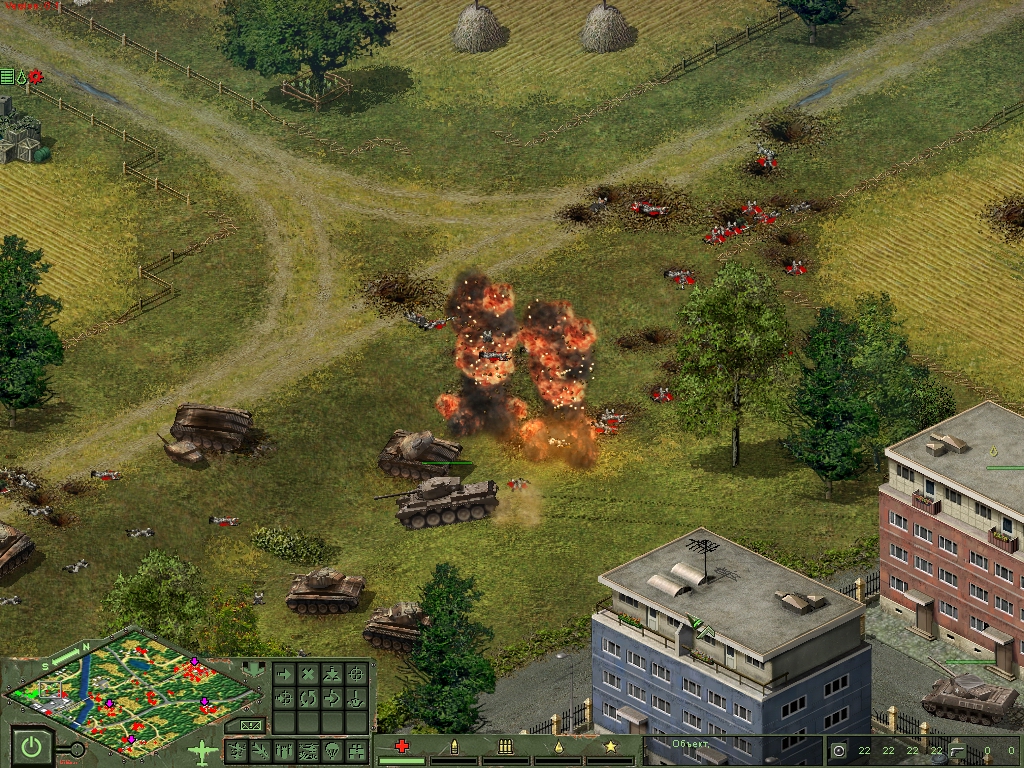Open the green list icon

tap(7, 76)
